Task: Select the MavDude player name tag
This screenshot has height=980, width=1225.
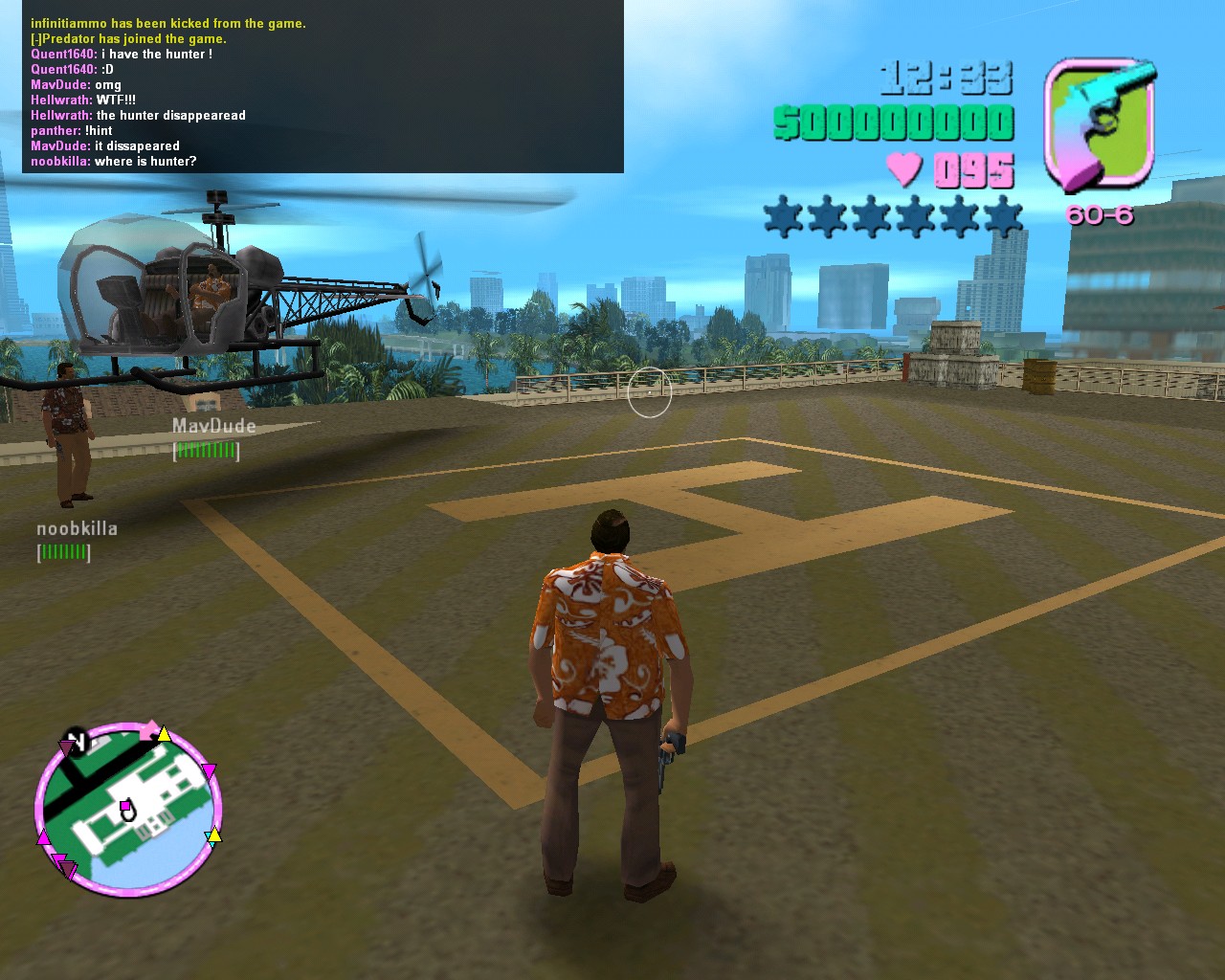Action: tap(213, 426)
